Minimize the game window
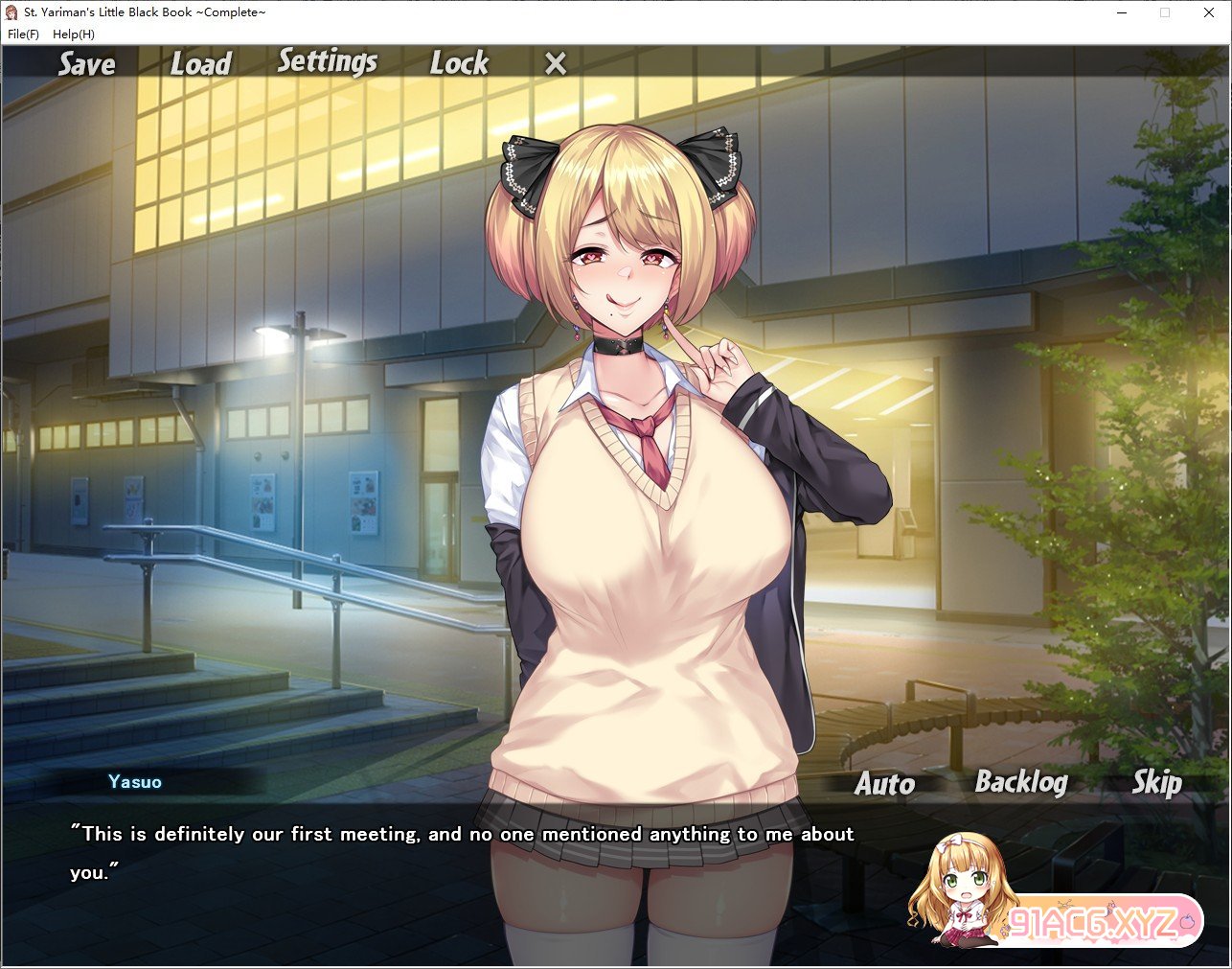 pos(1121,12)
